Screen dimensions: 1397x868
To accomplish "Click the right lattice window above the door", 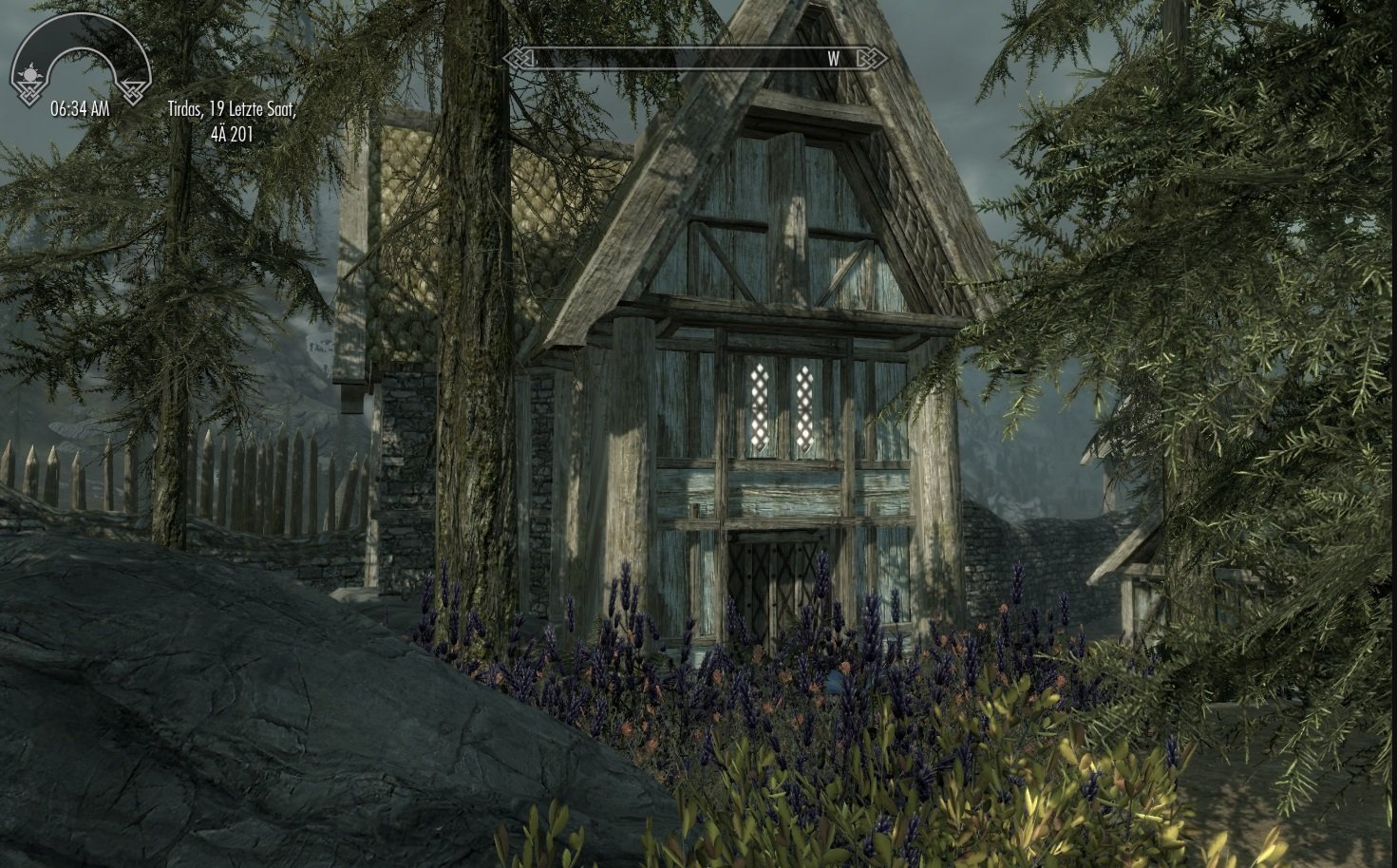I will point(803,404).
